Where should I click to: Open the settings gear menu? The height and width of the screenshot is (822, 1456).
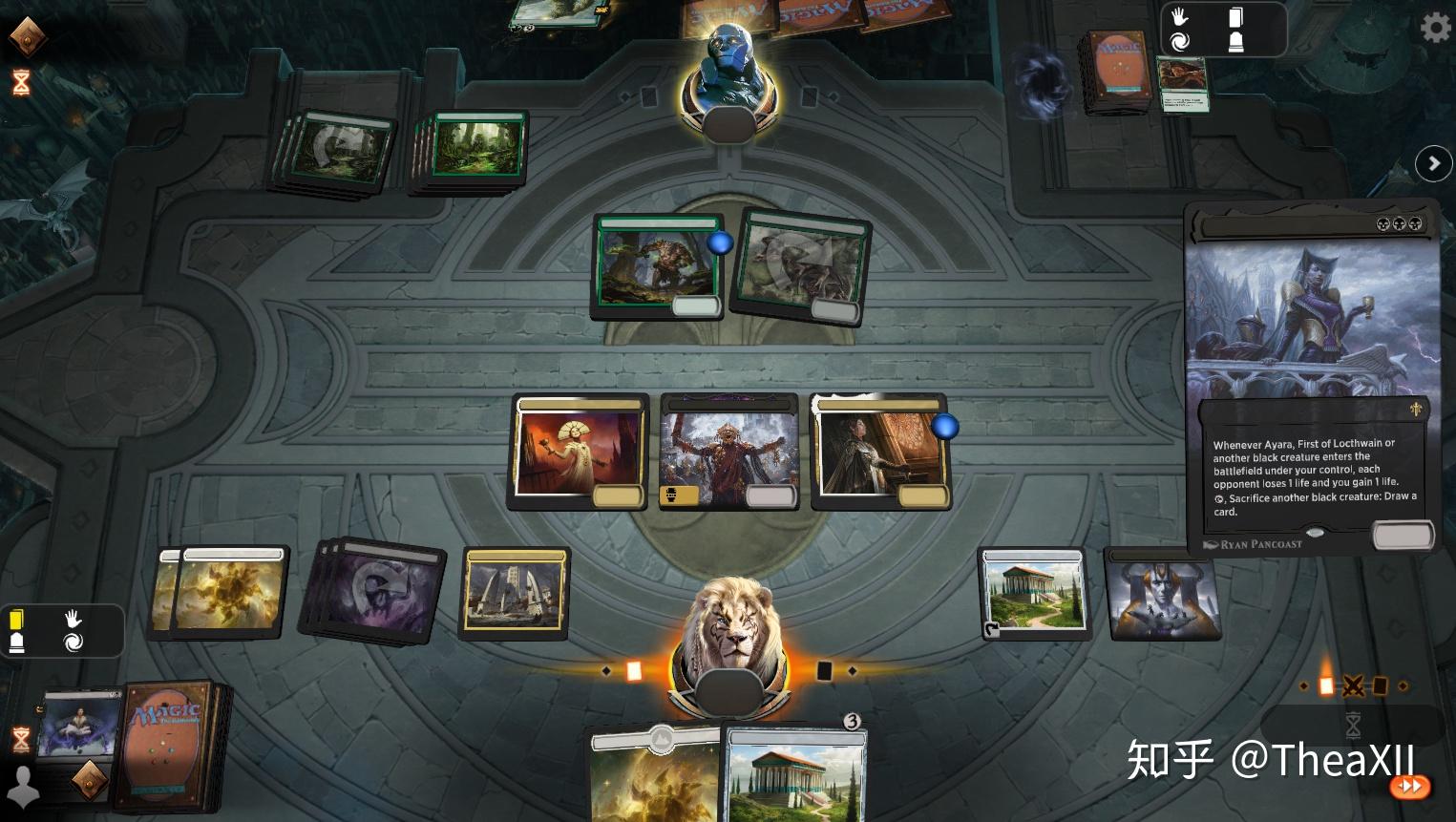point(1435,28)
